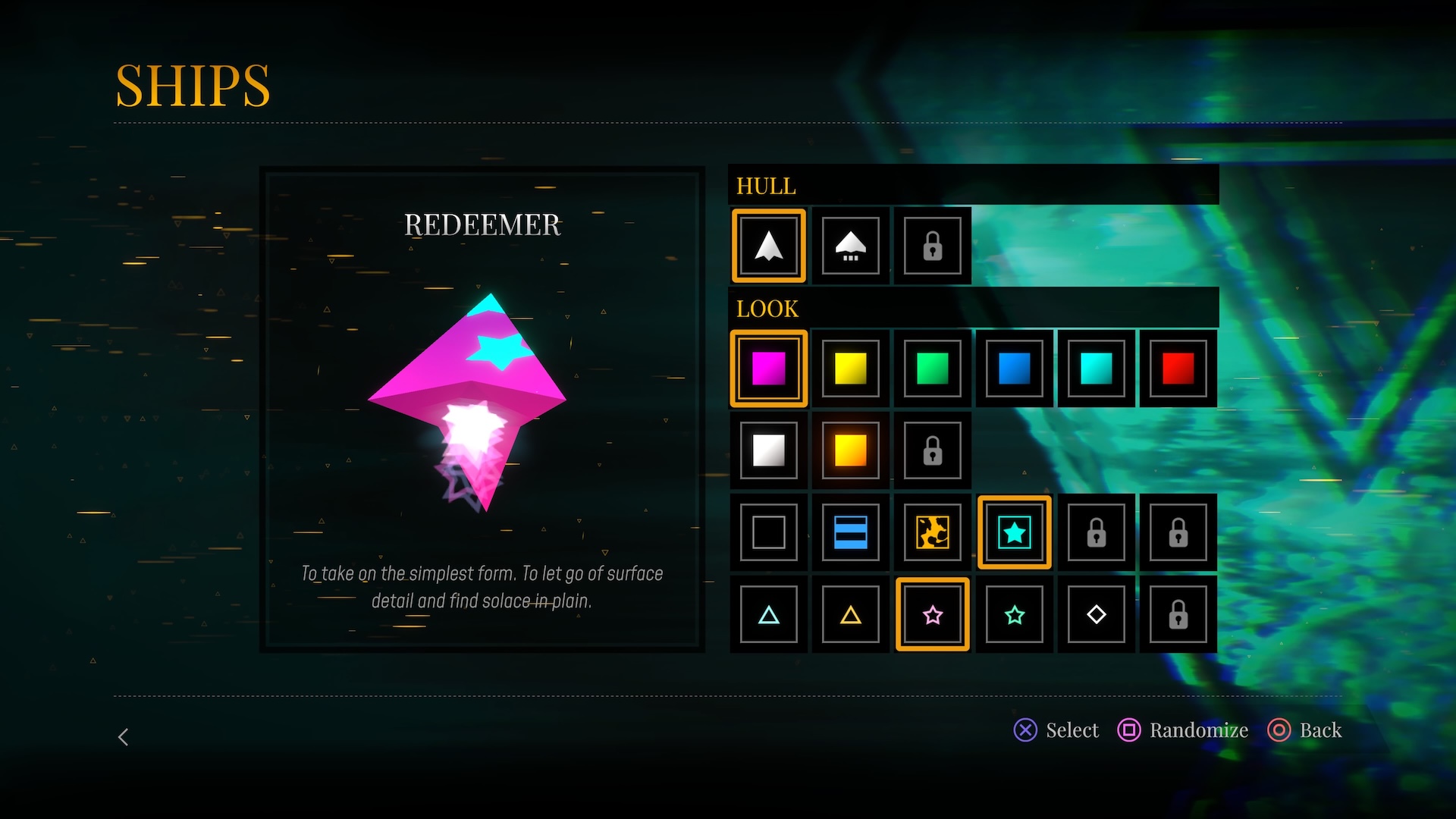This screenshot has width=1456, height=819.
Task: Select the blank empty-square pattern
Action: pyautogui.click(x=768, y=532)
